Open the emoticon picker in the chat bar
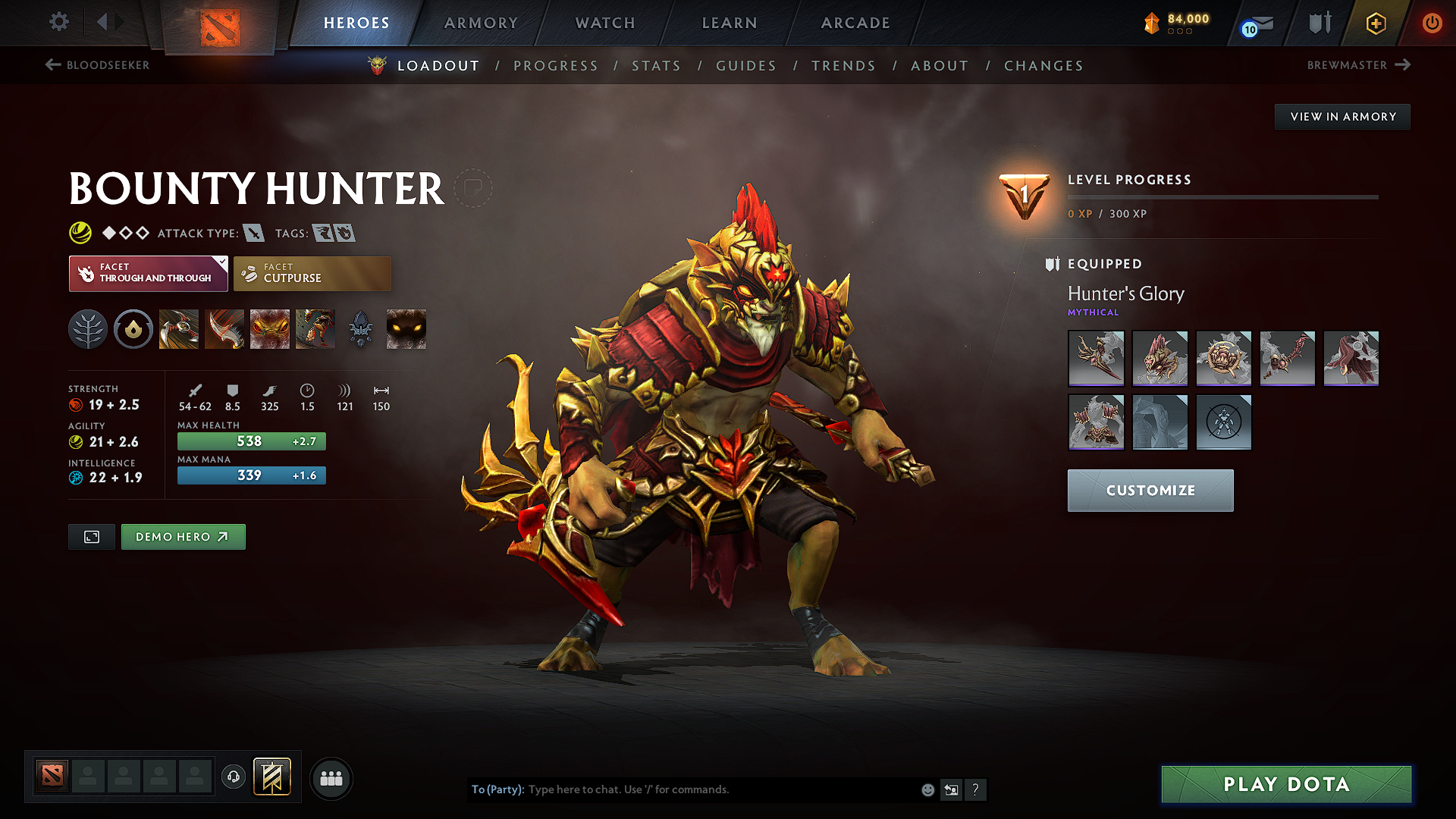 (927, 789)
